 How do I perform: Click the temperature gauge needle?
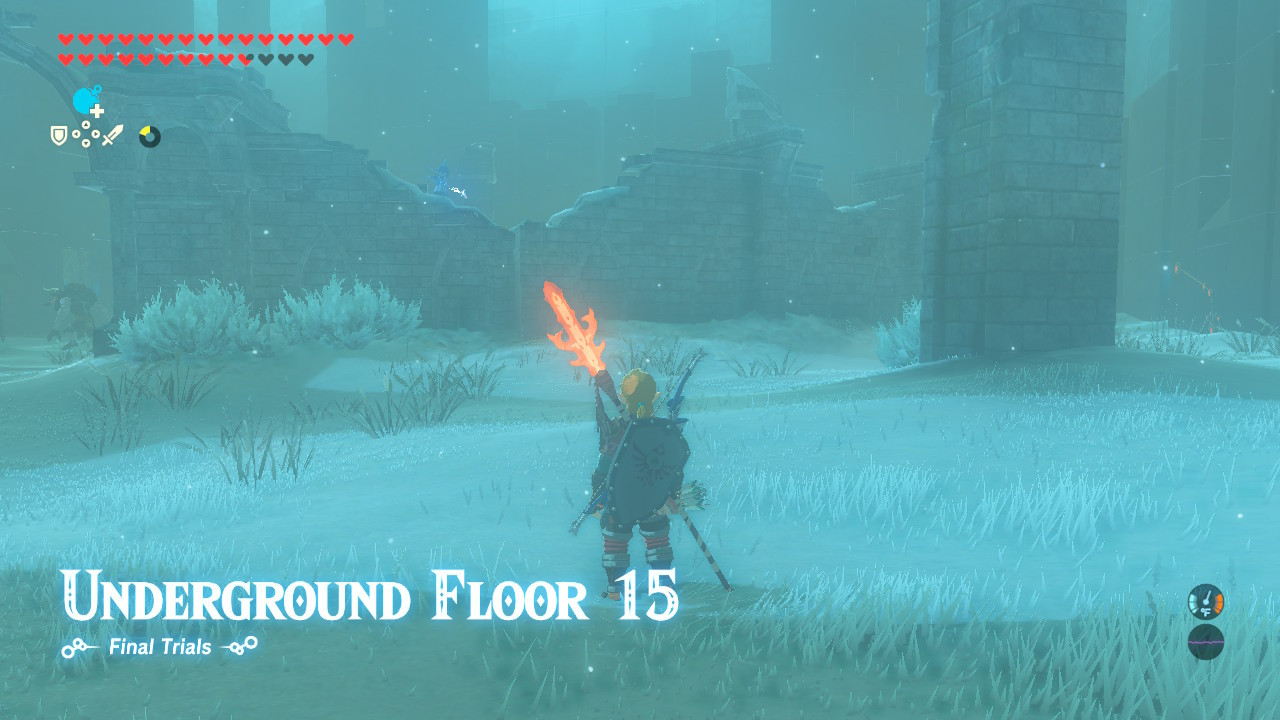[x=1207, y=597]
